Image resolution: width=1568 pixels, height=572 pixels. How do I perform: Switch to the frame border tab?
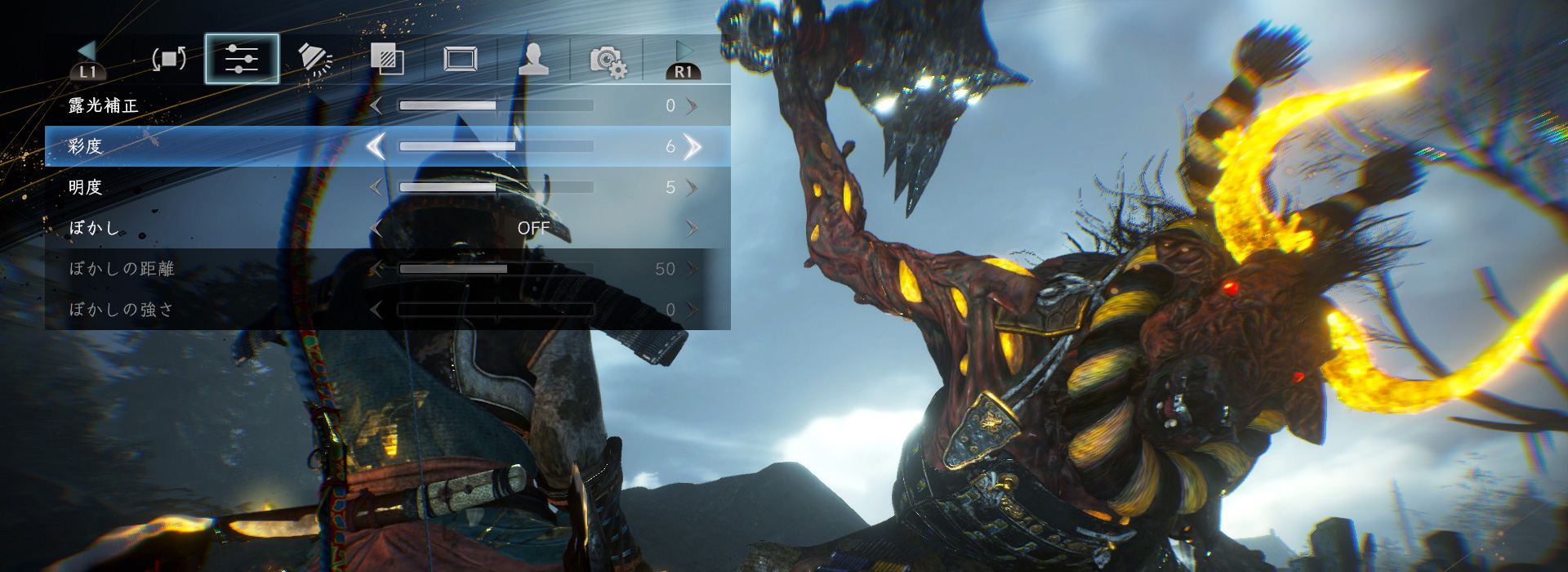[461, 59]
